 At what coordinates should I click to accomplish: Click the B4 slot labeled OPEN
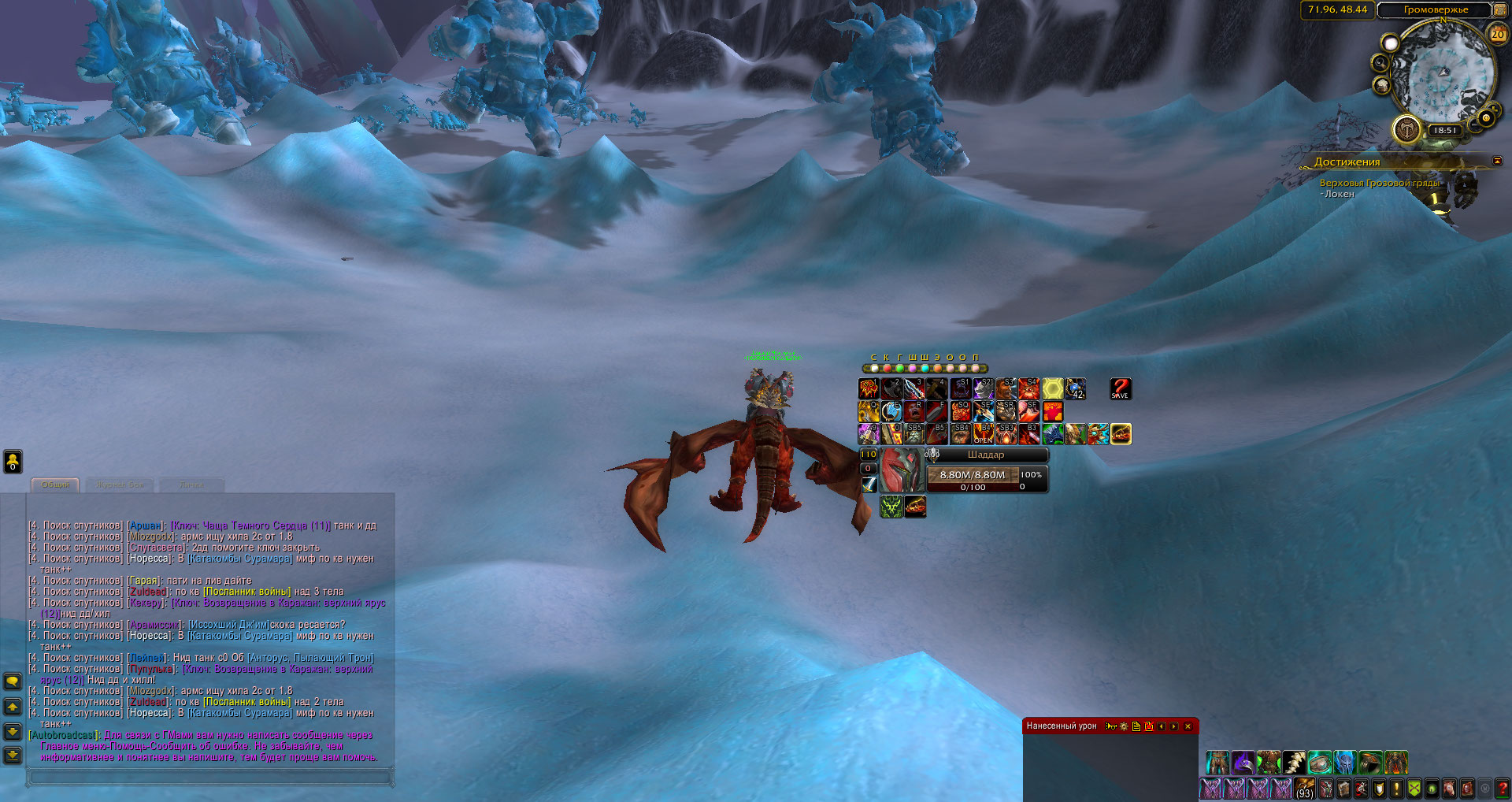pos(984,434)
